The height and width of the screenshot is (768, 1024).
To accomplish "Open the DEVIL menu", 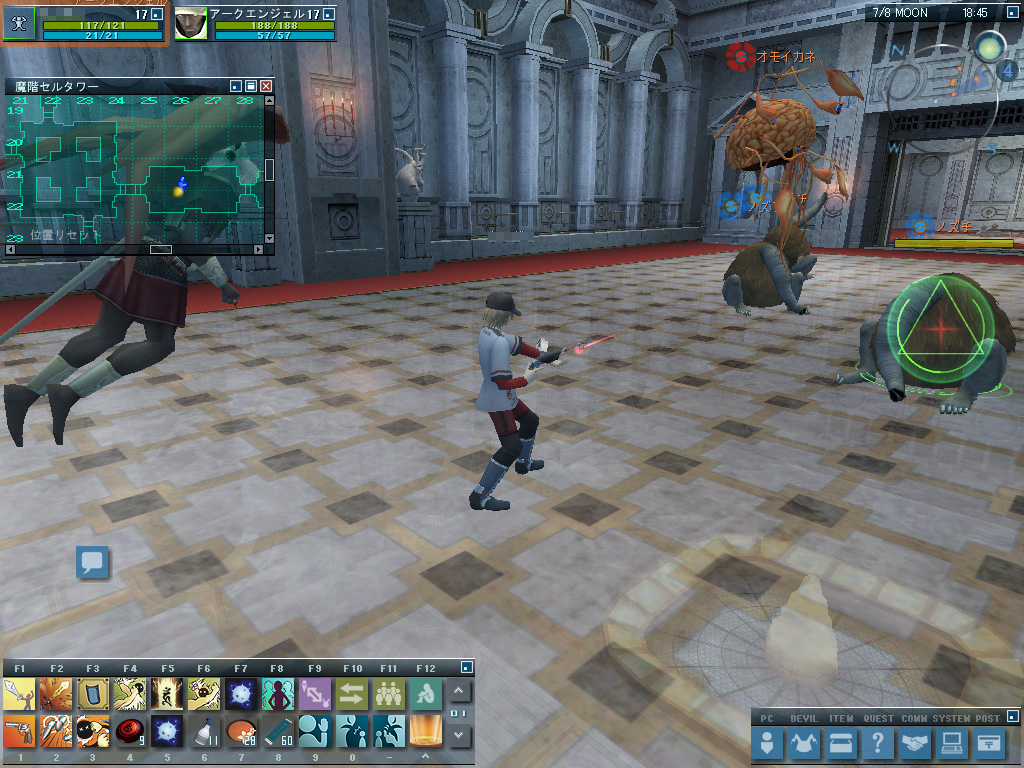I will [804, 743].
